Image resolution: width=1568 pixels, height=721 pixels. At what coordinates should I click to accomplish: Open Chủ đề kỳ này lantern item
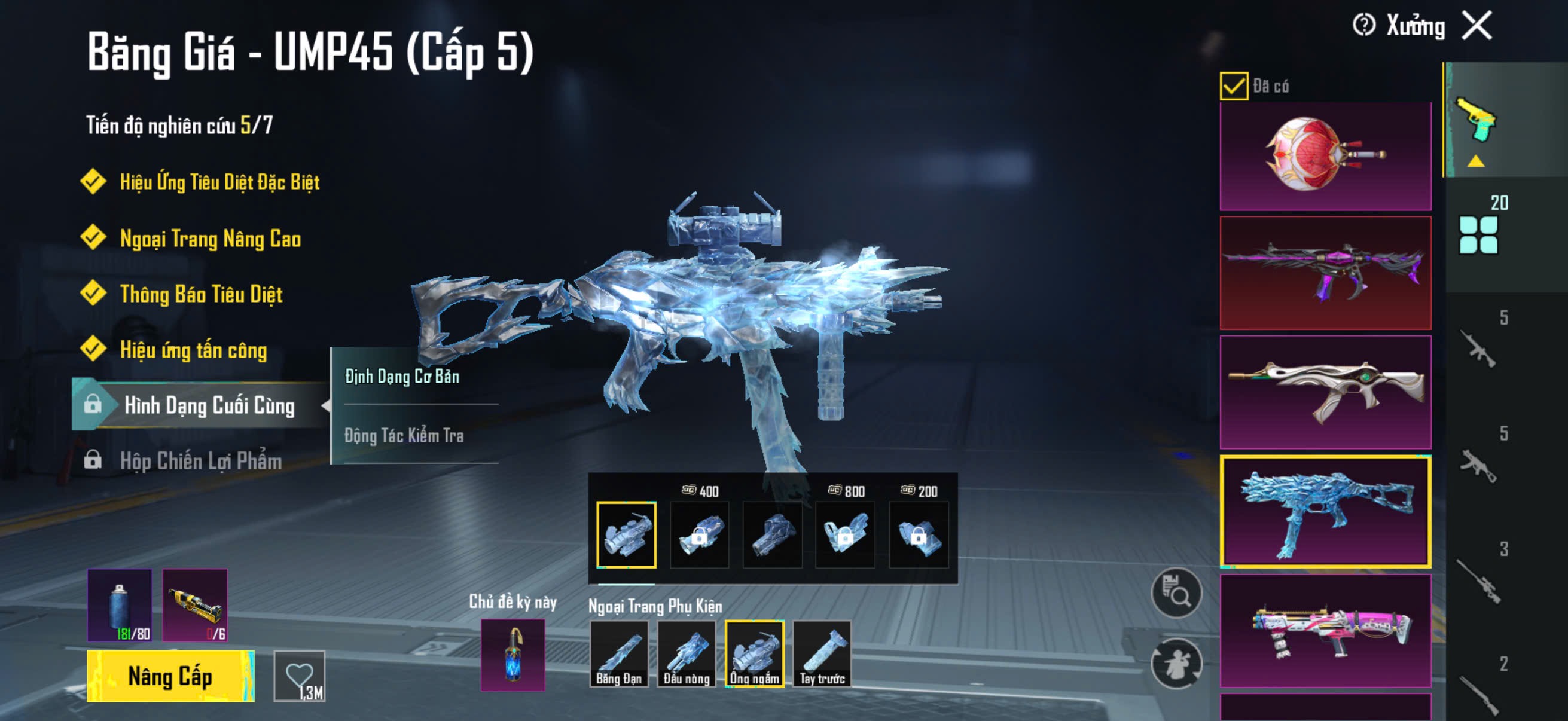tap(513, 655)
